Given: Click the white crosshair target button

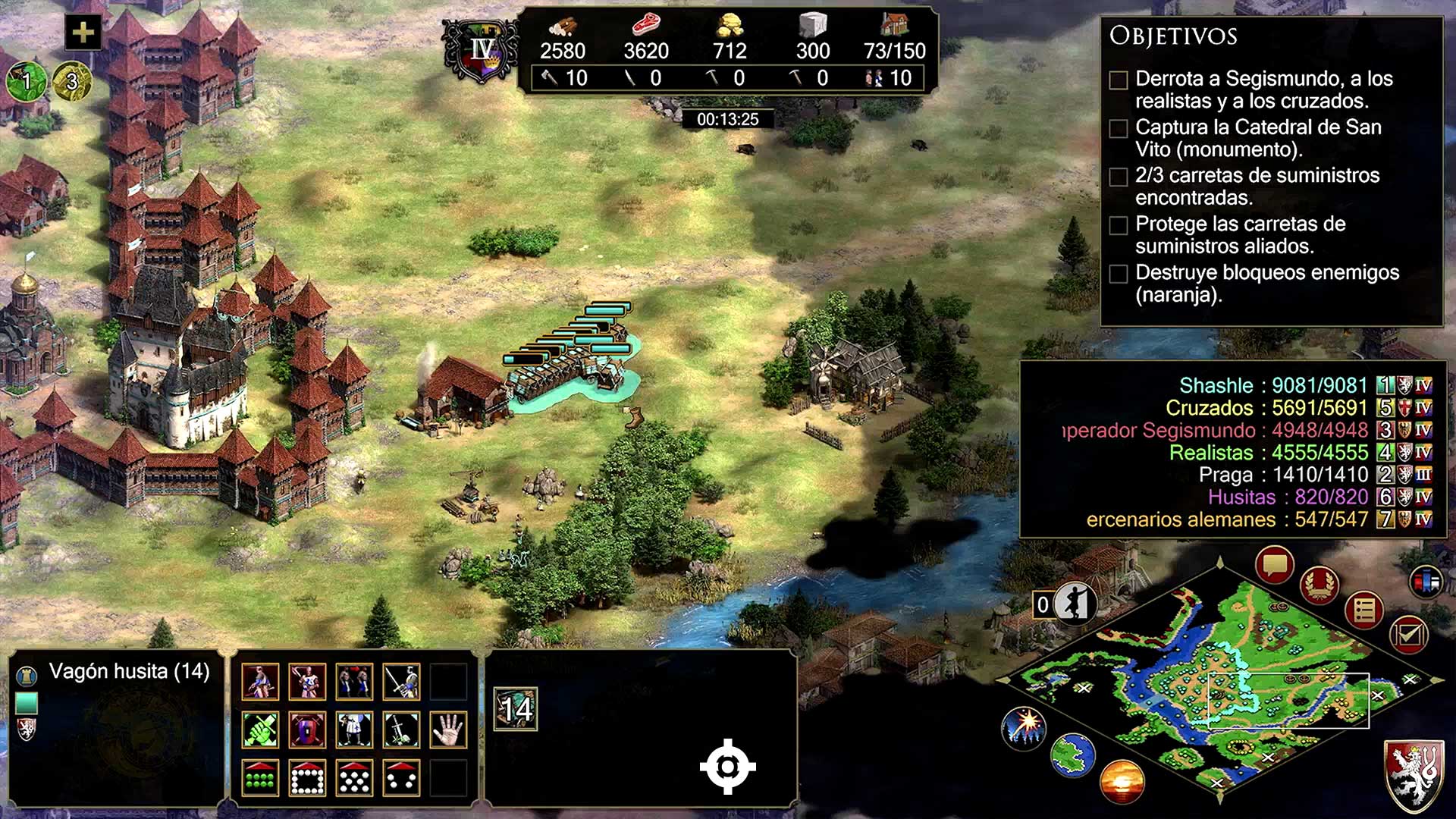Looking at the screenshot, I should [727, 767].
